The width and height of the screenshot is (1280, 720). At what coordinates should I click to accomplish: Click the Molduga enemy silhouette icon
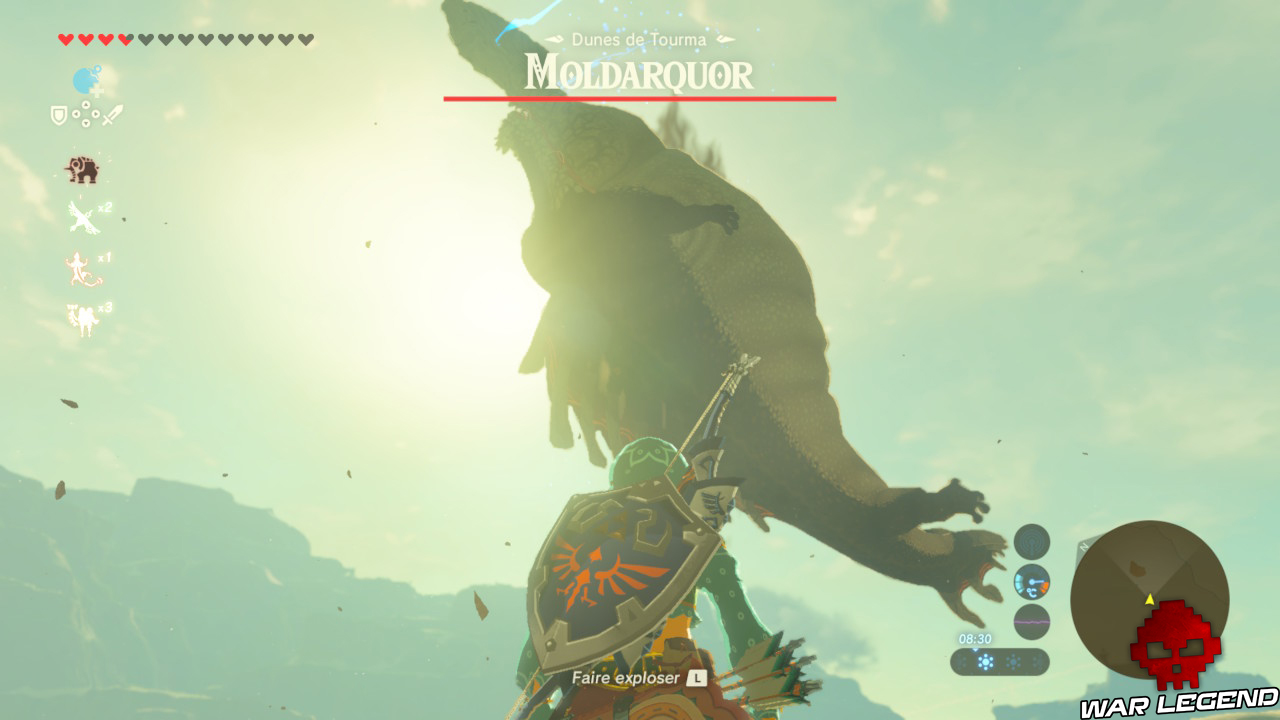(x=80, y=171)
